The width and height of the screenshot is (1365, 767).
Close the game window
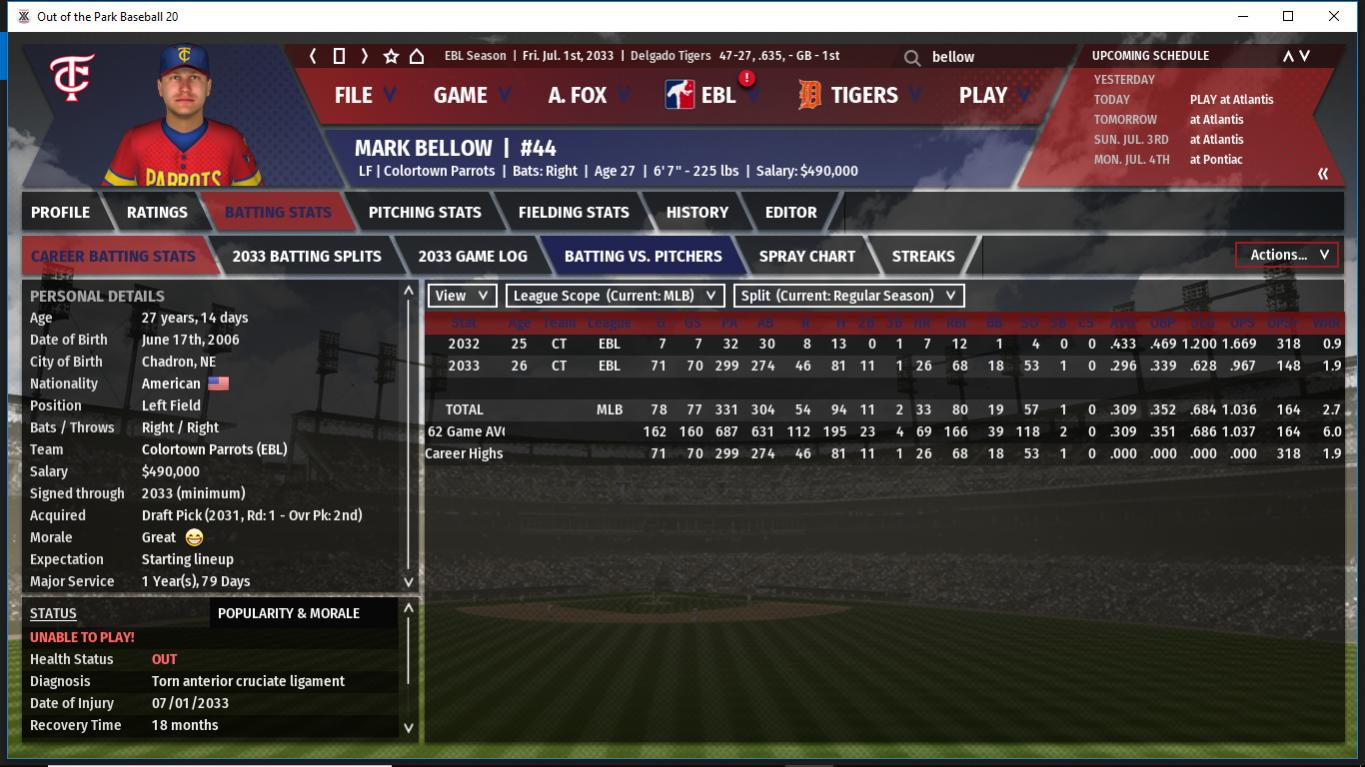[1333, 16]
